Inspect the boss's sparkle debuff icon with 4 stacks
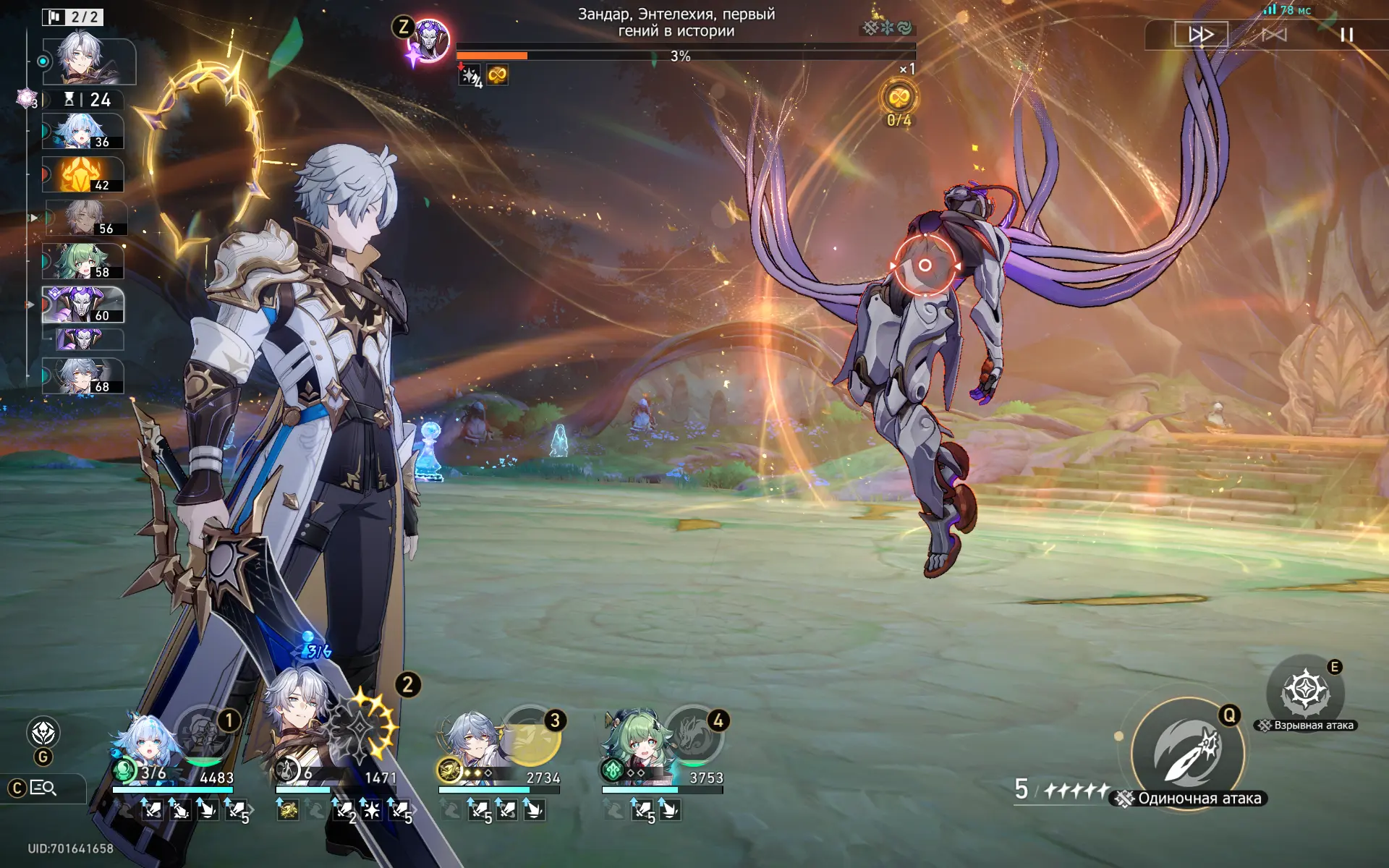1389x868 pixels. click(470, 75)
